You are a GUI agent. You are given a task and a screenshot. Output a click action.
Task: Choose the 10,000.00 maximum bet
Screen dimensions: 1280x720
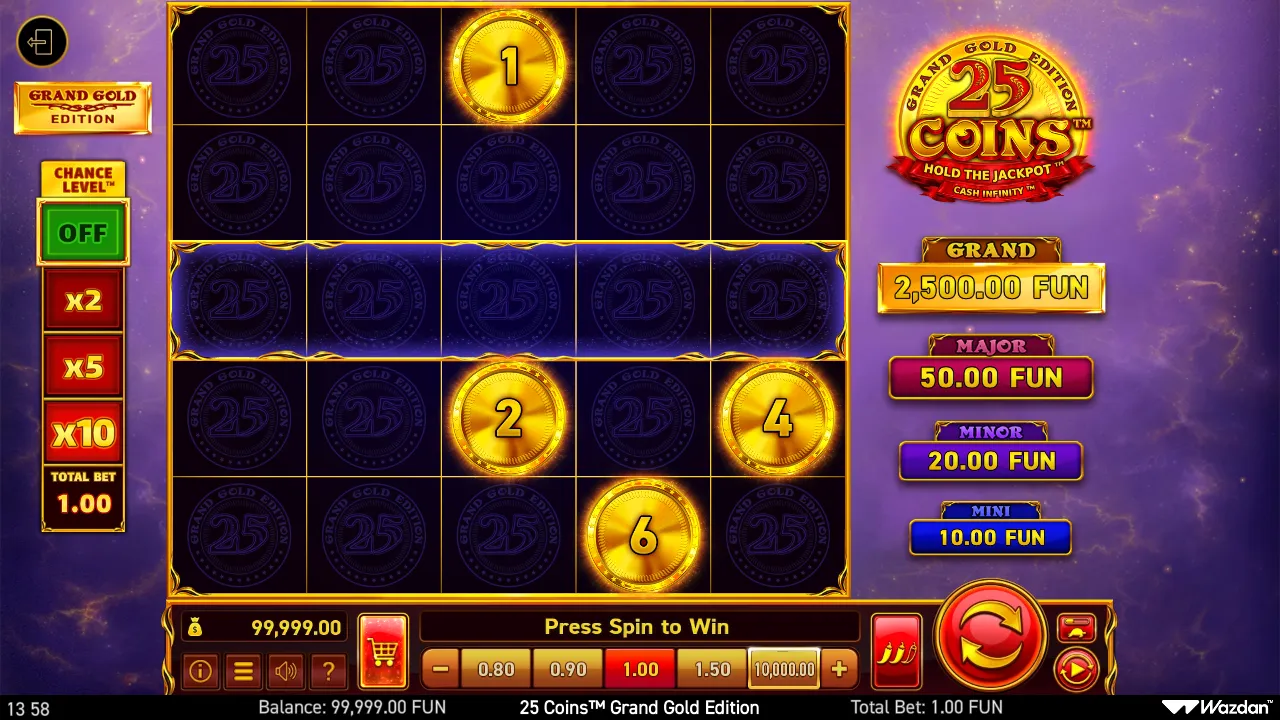pos(784,669)
